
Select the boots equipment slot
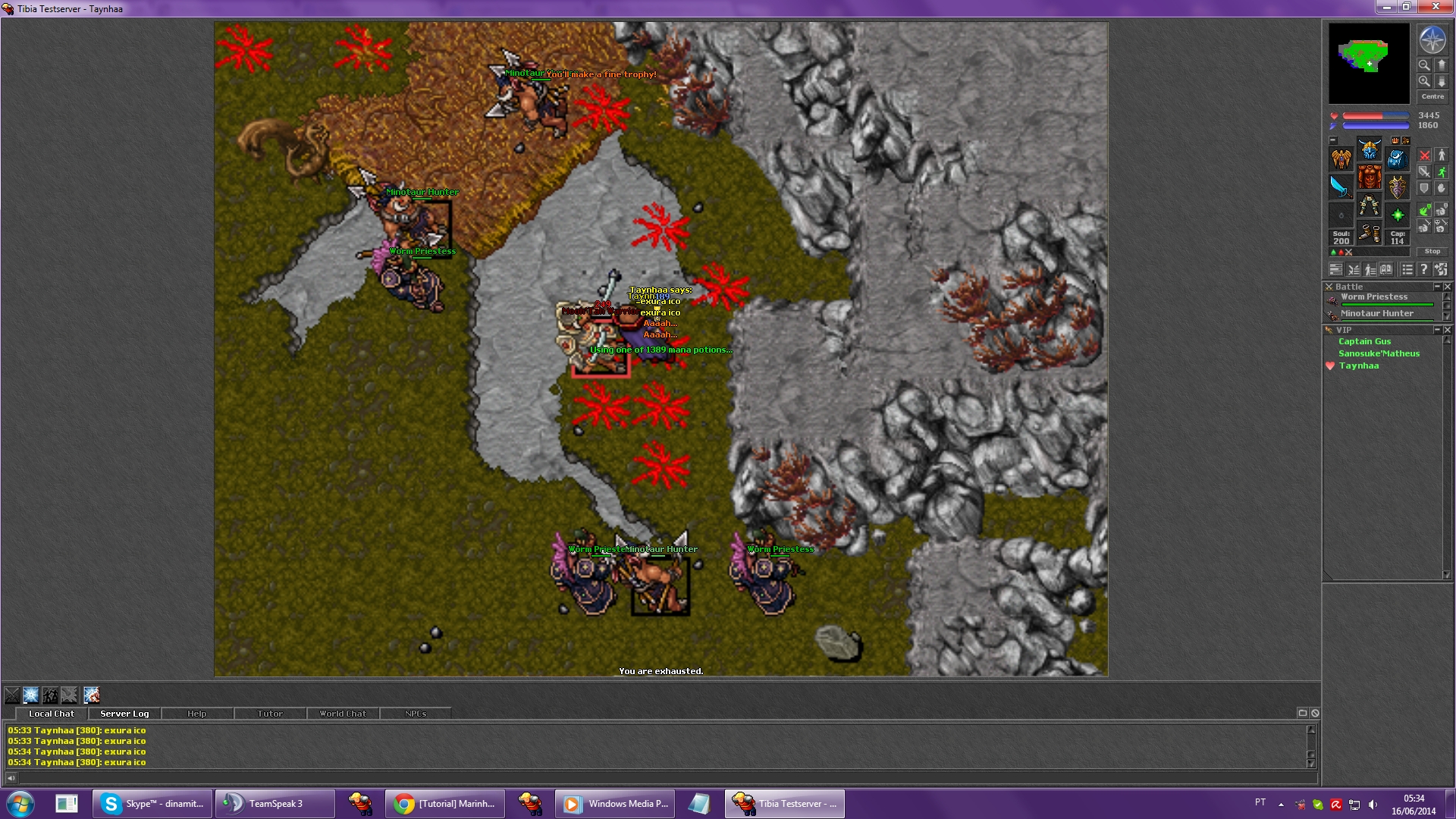(1369, 234)
